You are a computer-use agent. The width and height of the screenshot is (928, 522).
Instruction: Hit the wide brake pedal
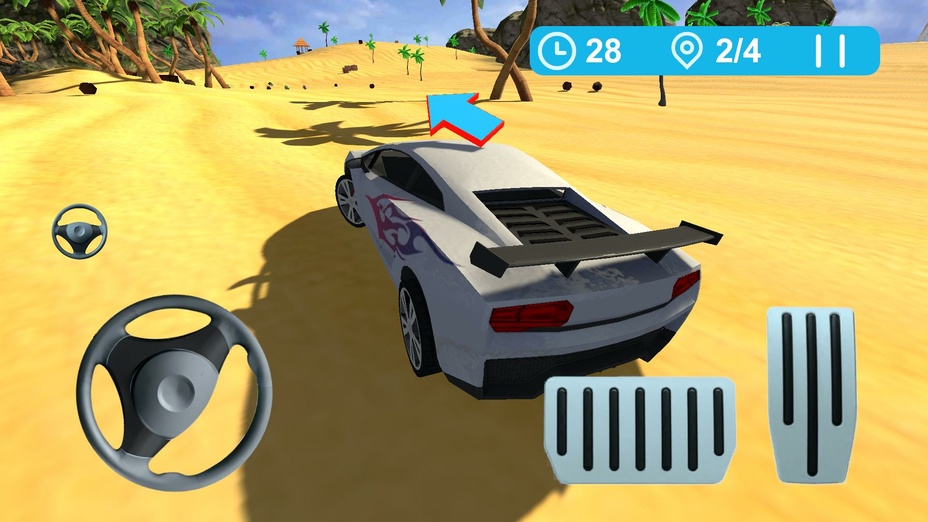pyautogui.click(x=640, y=430)
